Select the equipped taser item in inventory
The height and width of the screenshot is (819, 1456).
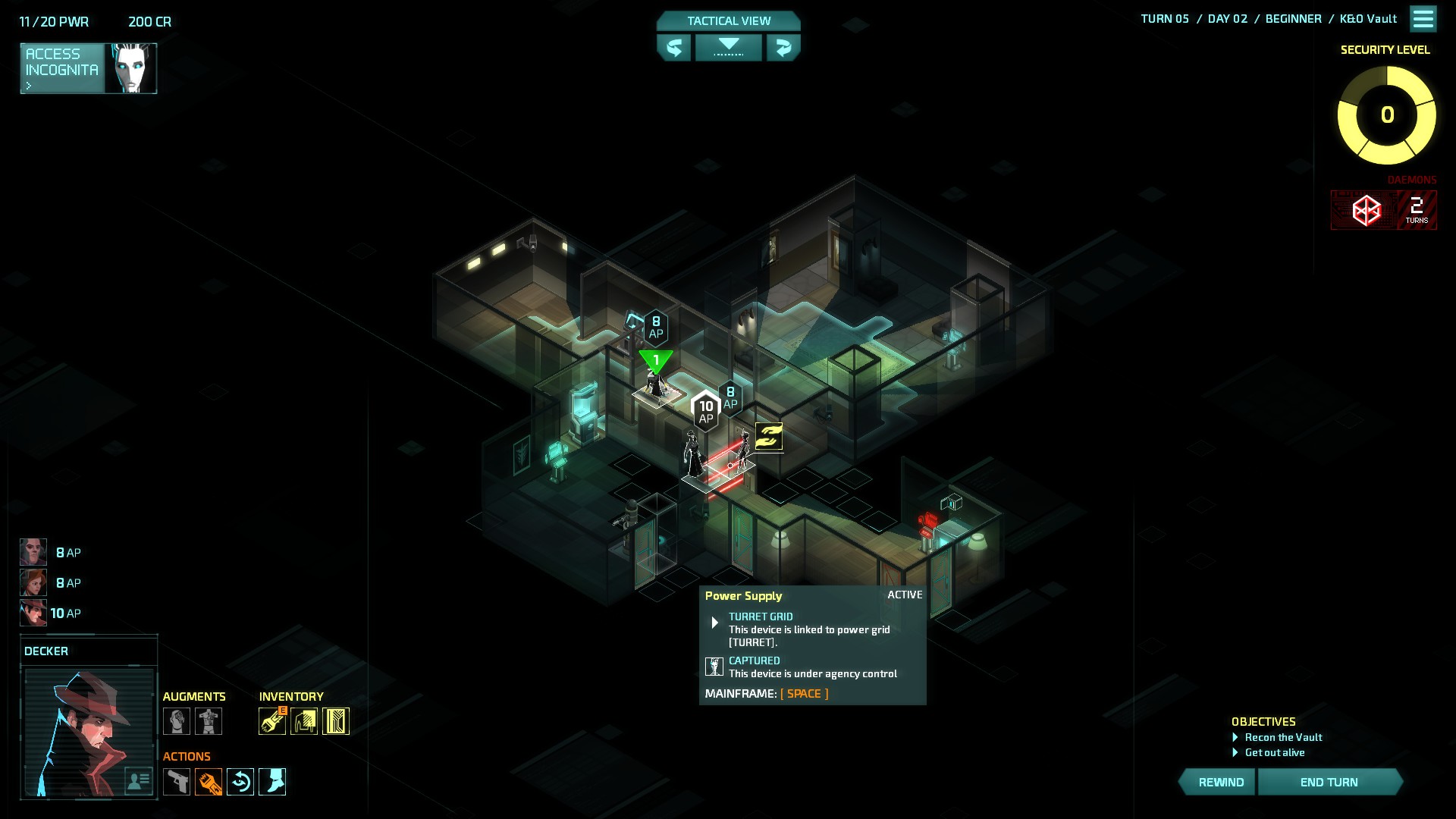272,721
